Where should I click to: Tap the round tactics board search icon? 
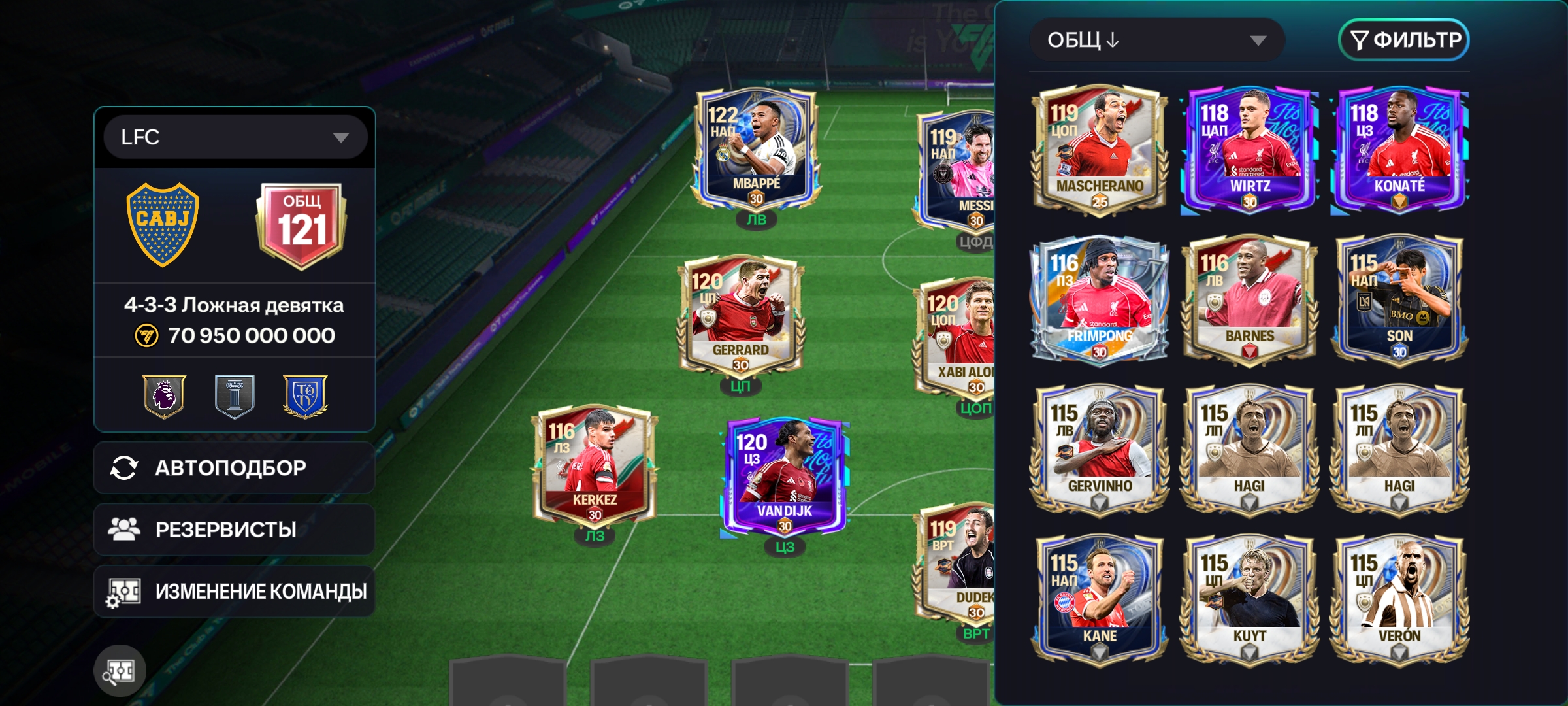pos(120,670)
